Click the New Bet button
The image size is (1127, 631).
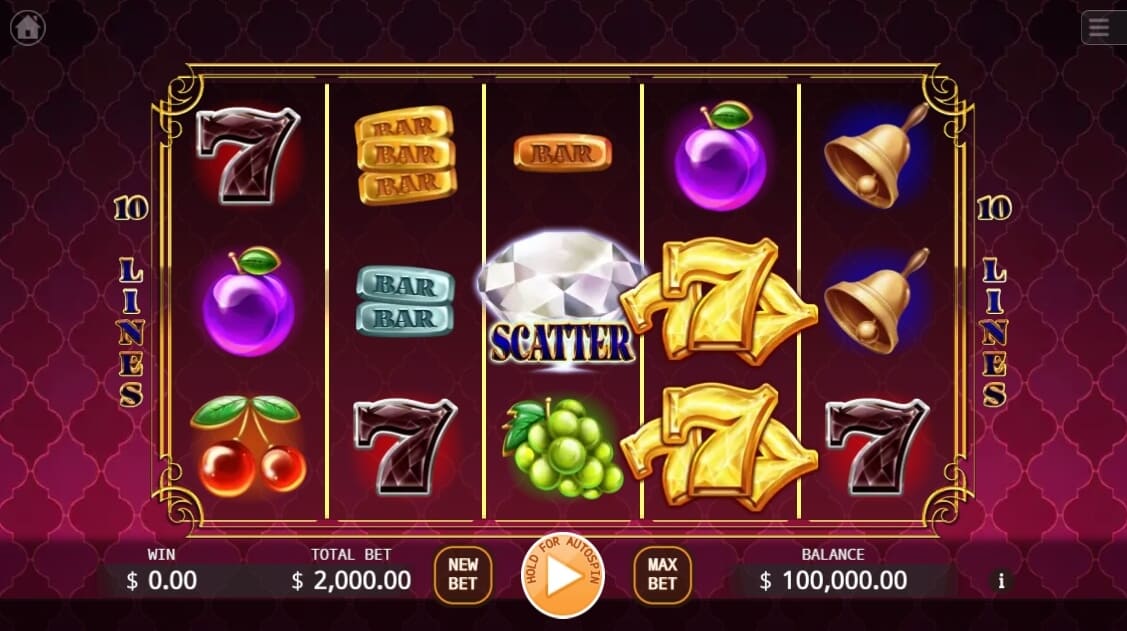pyautogui.click(x=463, y=575)
